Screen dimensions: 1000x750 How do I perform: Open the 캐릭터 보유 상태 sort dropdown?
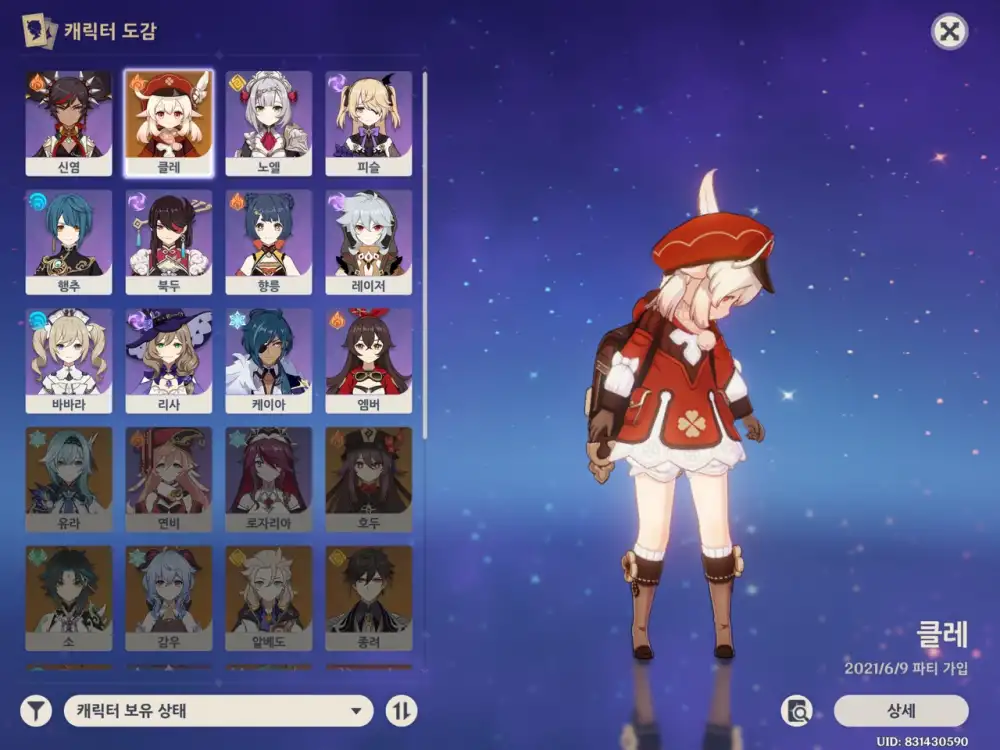point(218,711)
